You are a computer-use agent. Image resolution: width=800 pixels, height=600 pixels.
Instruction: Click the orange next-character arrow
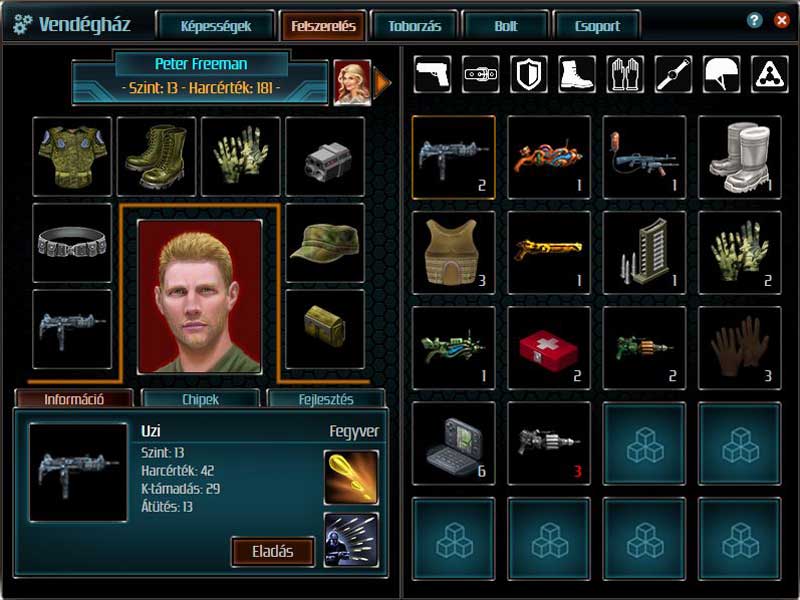pyautogui.click(x=382, y=83)
